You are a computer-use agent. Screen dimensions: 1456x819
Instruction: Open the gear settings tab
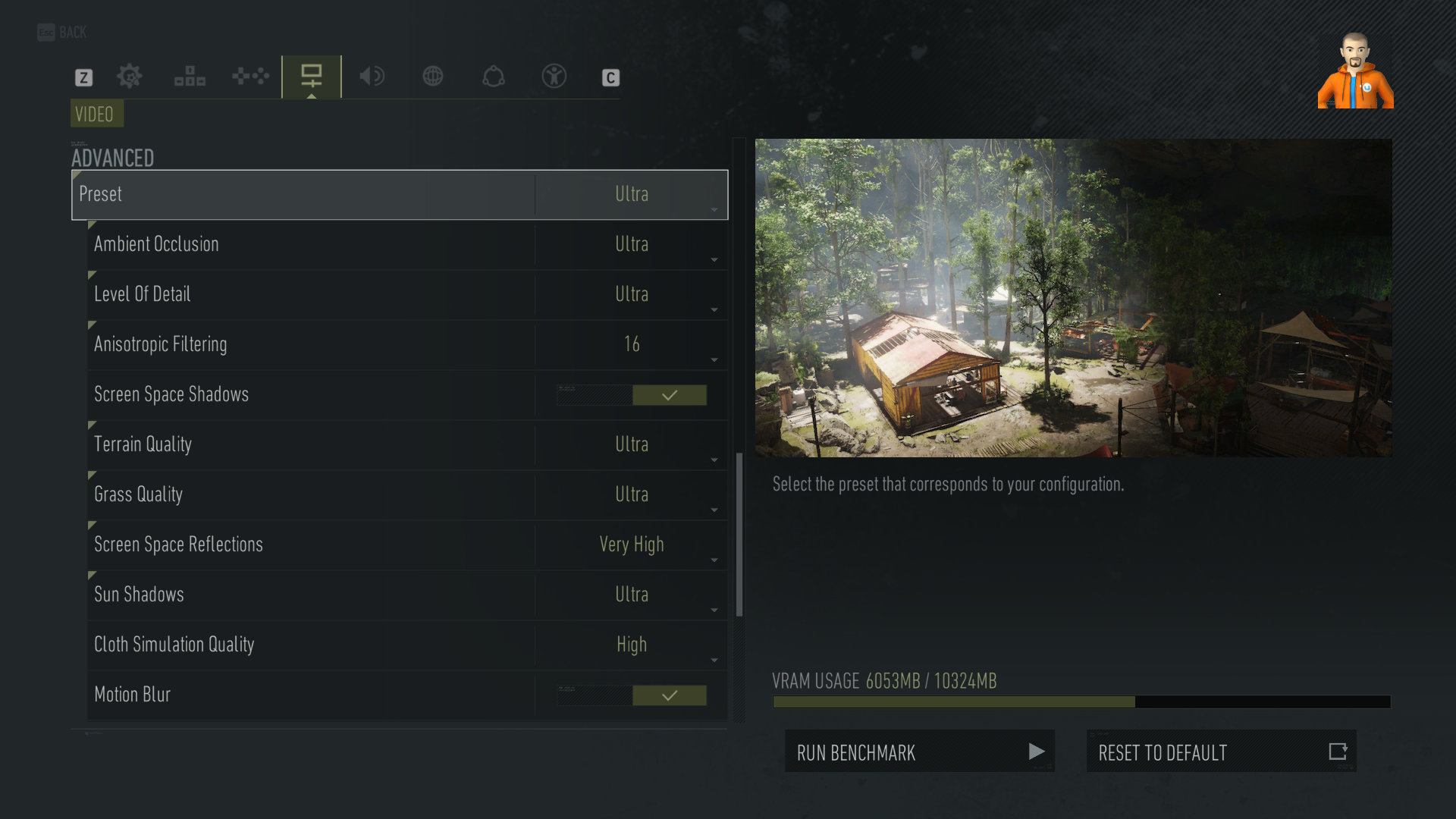(130, 77)
